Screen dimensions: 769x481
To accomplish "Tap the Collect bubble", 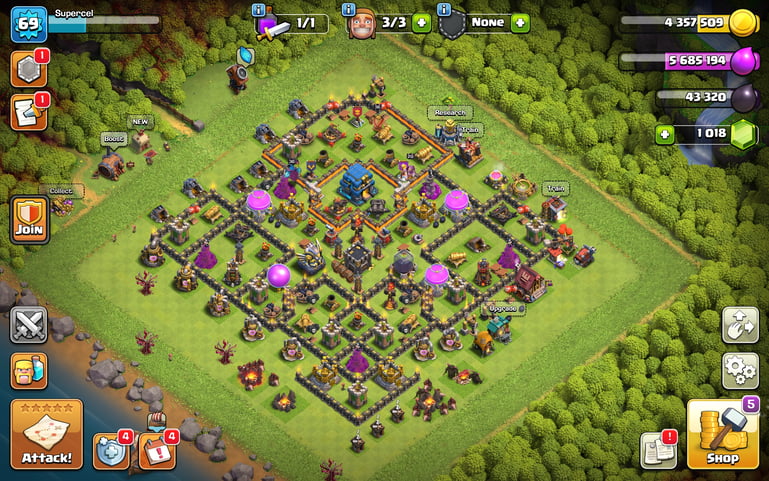I will point(62,191).
